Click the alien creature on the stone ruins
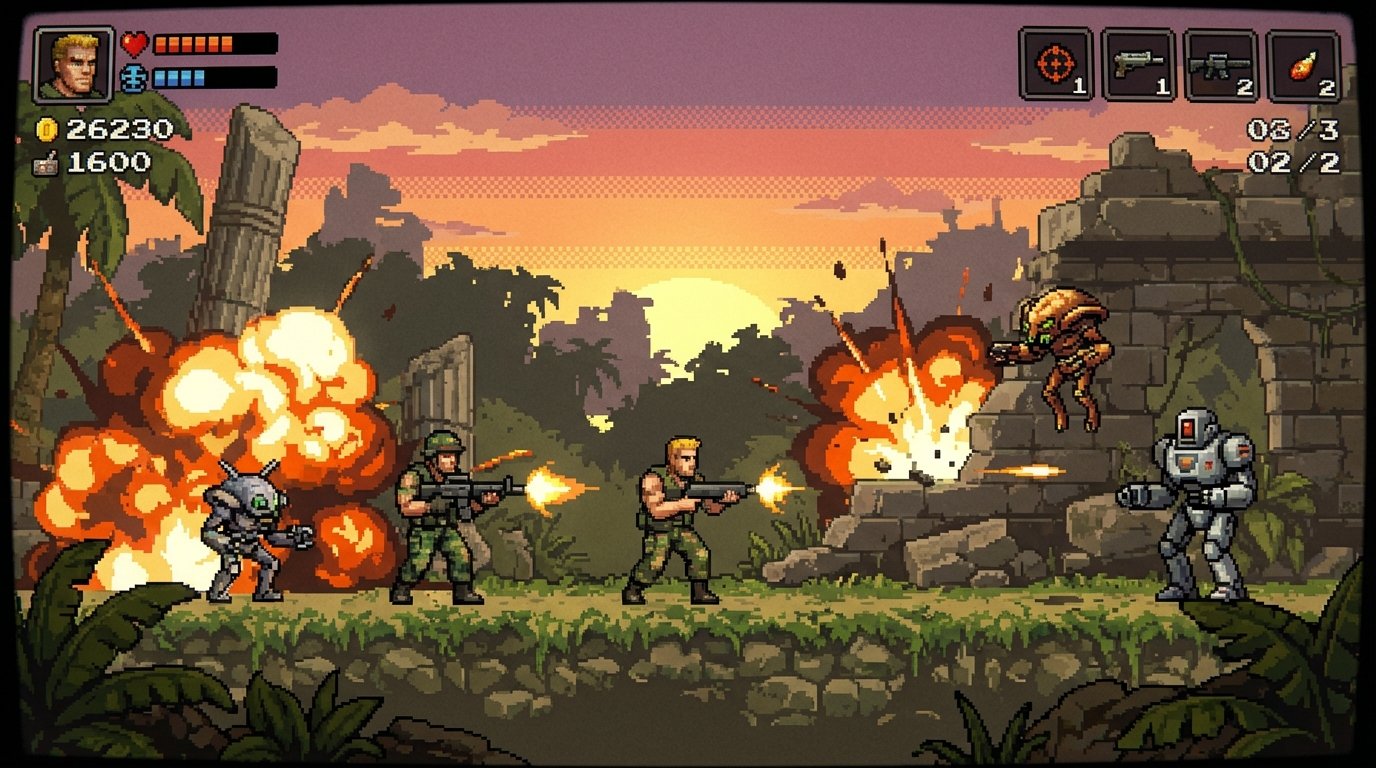Viewport: 1376px width, 768px height. click(1060, 350)
